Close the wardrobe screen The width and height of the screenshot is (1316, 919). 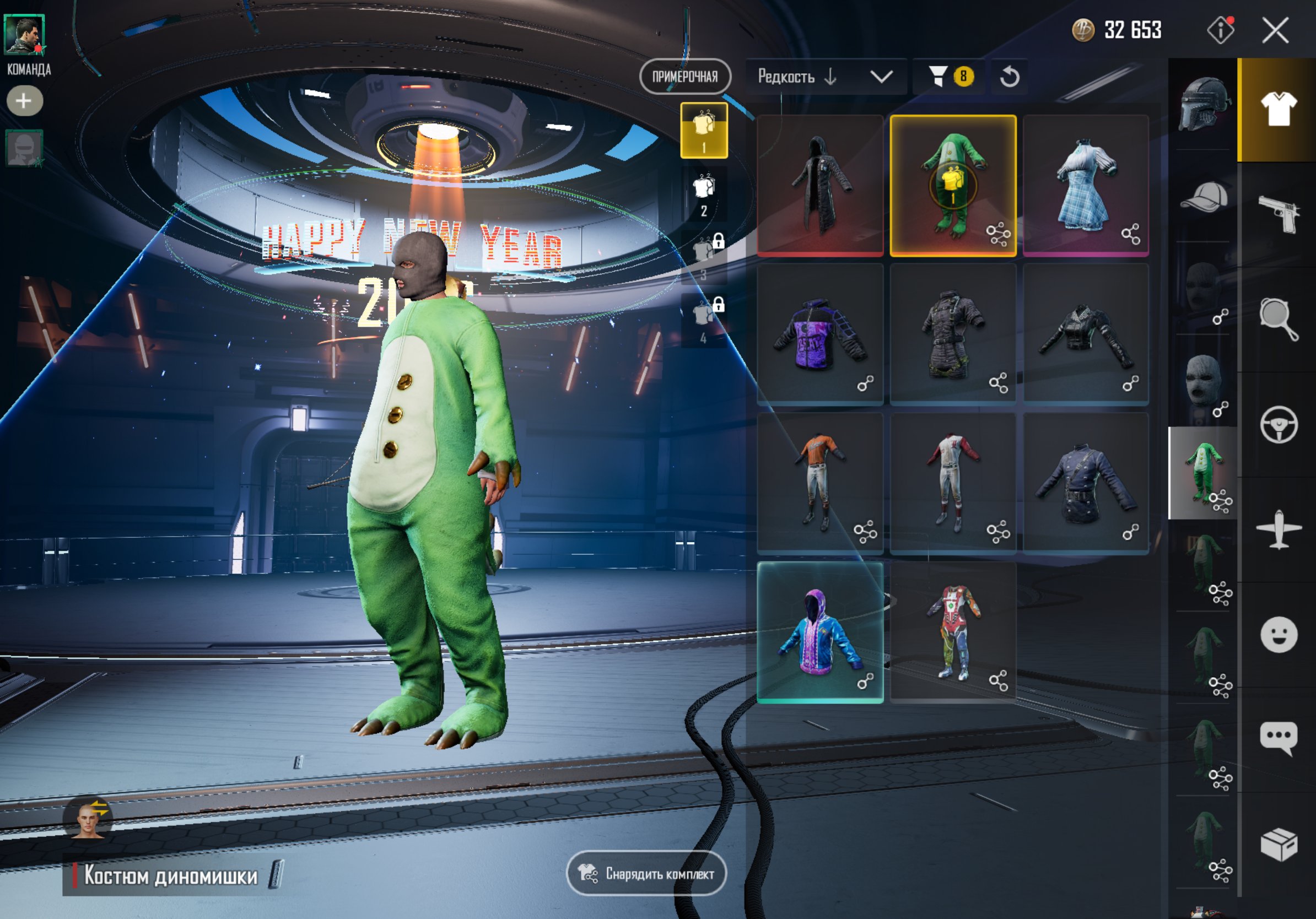[x=1275, y=30]
